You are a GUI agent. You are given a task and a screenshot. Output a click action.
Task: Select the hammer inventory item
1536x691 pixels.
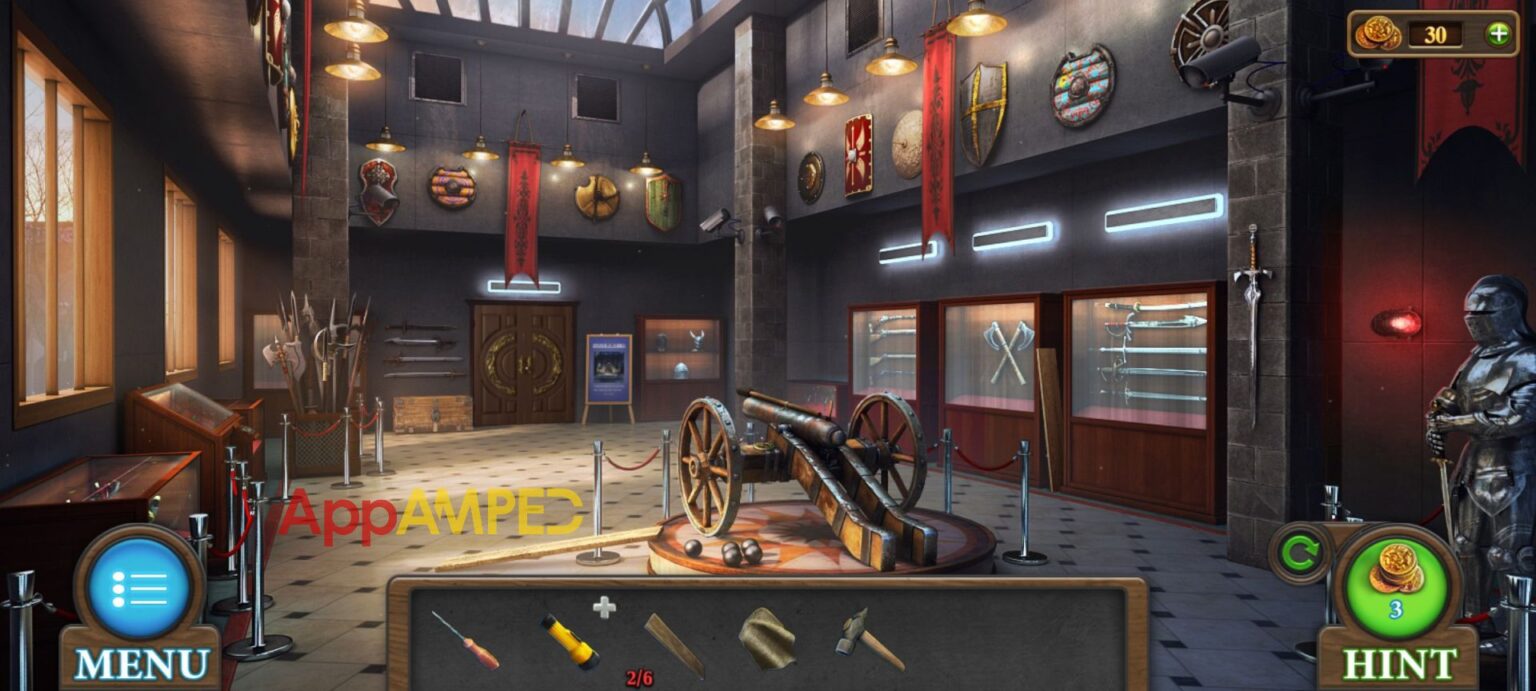(867, 638)
